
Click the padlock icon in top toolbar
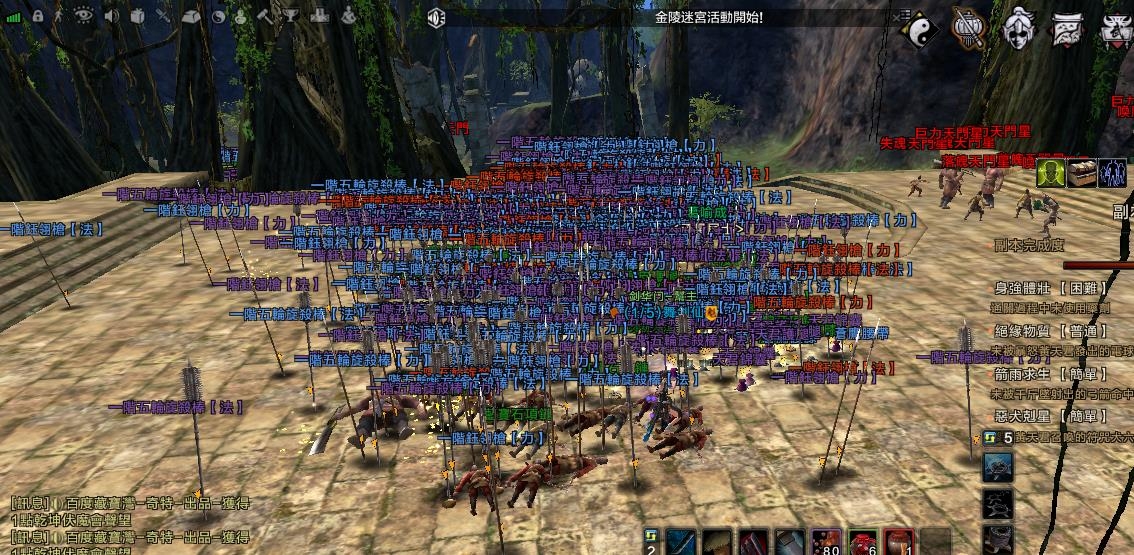(37, 16)
